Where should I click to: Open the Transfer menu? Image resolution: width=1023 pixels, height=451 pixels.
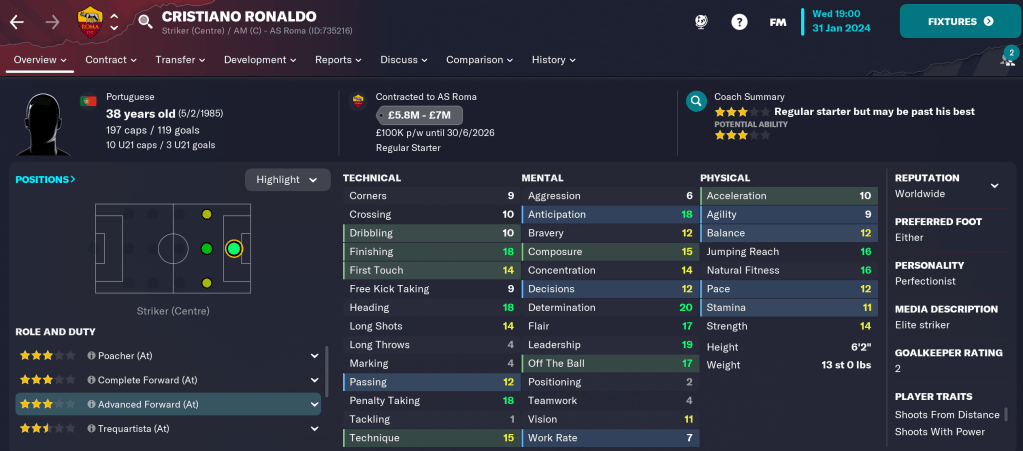point(180,60)
